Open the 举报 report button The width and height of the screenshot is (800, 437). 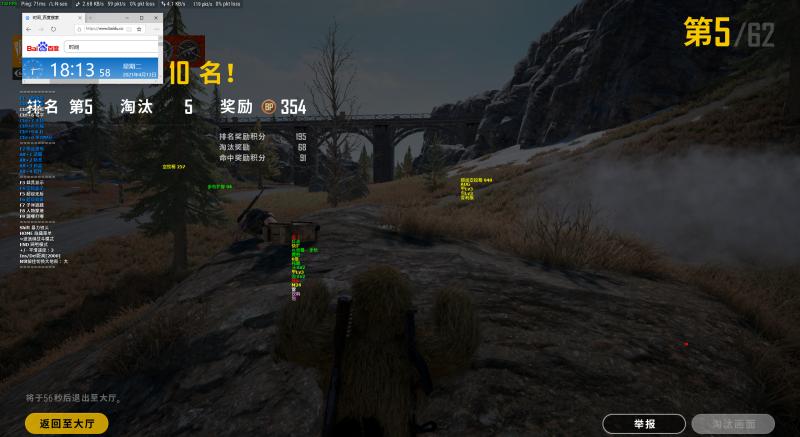[644, 424]
